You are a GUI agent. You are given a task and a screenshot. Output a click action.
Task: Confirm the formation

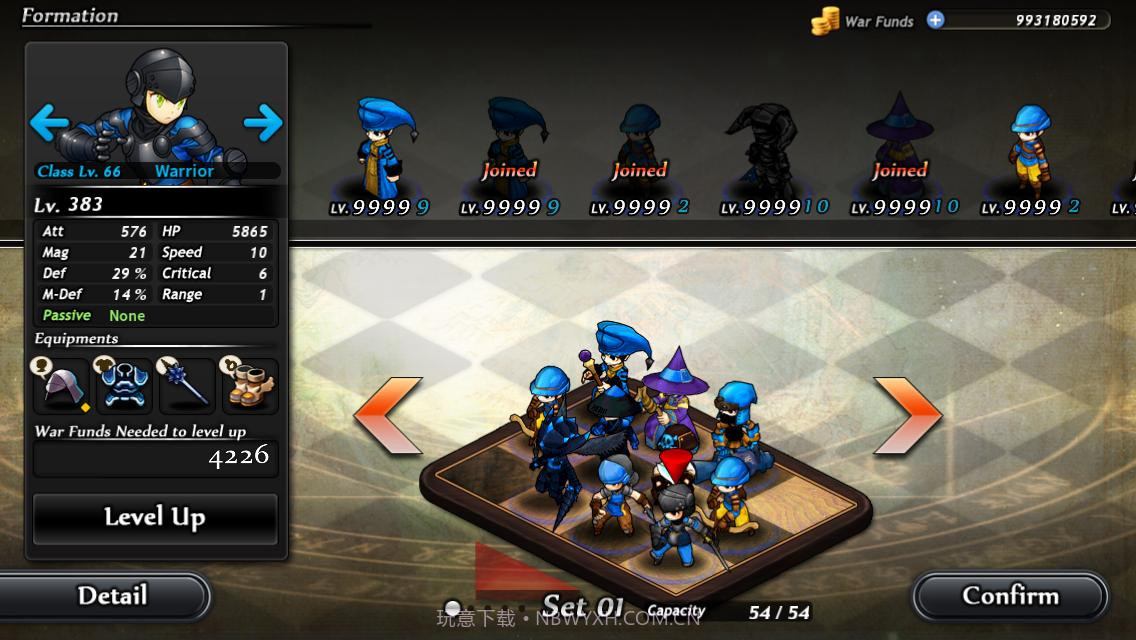(x=1010, y=597)
